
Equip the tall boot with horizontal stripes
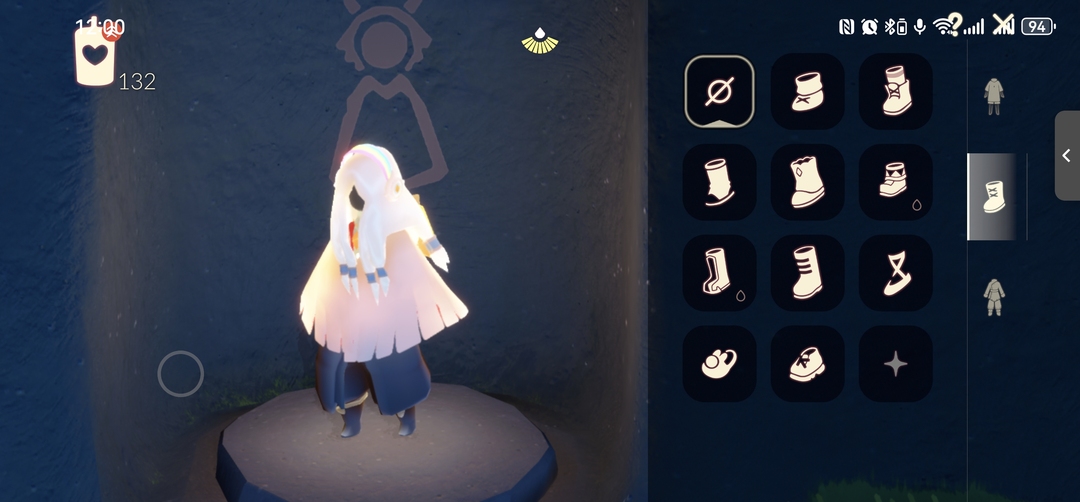point(808,273)
